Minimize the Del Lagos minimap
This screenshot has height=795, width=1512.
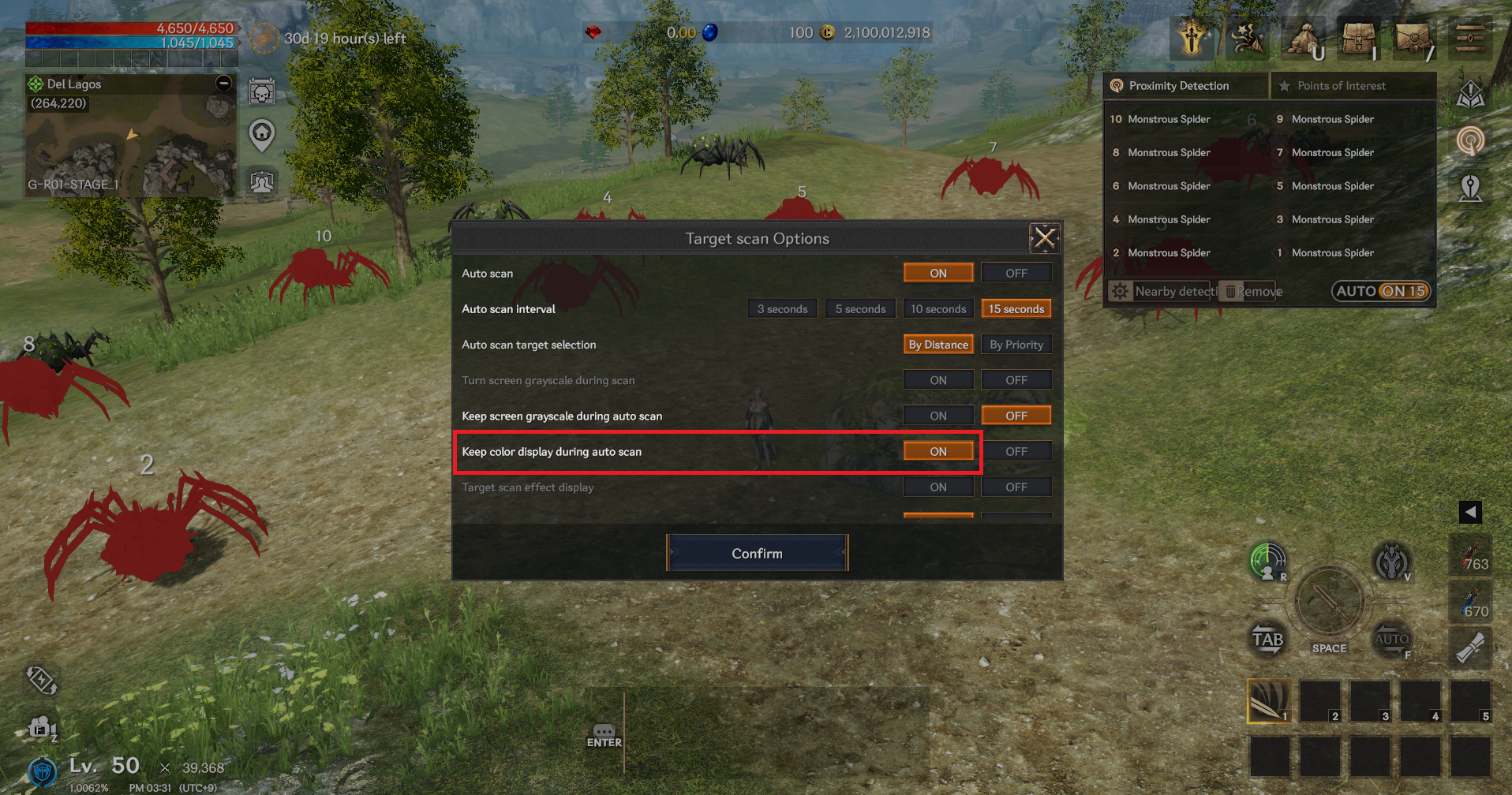click(x=224, y=84)
